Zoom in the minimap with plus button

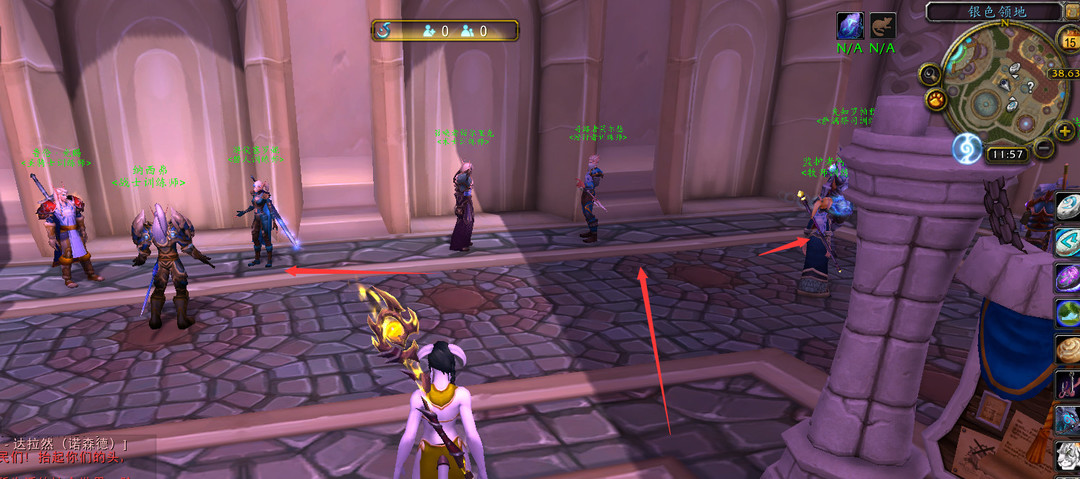pos(1064,131)
